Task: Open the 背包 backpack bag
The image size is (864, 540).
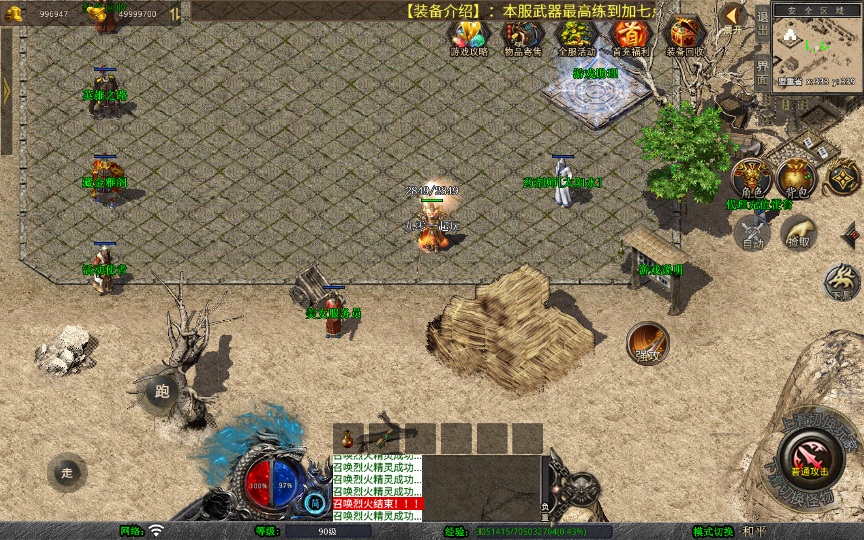Action: [x=796, y=178]
